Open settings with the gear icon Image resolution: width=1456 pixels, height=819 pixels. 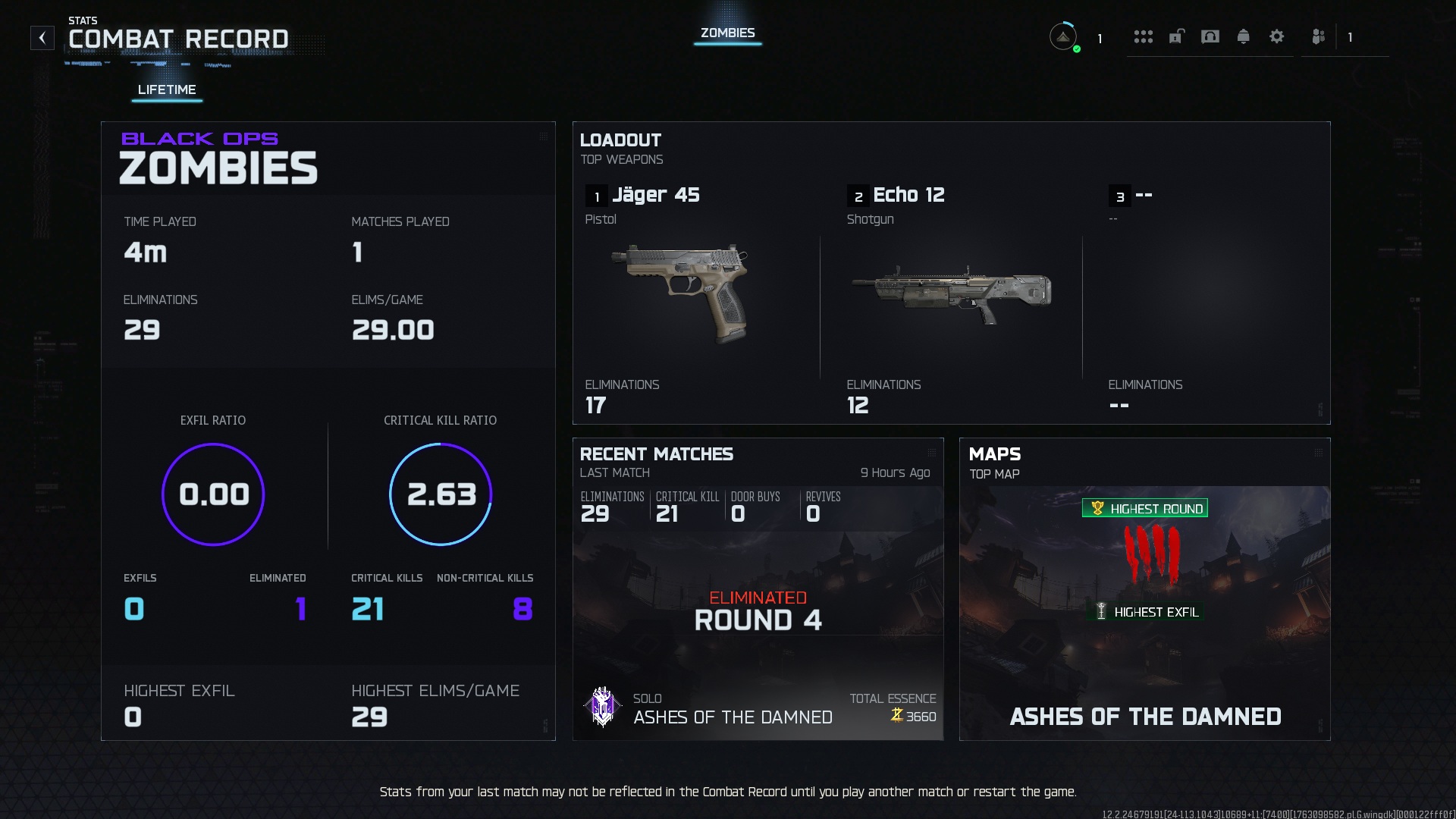[1276, 36]
